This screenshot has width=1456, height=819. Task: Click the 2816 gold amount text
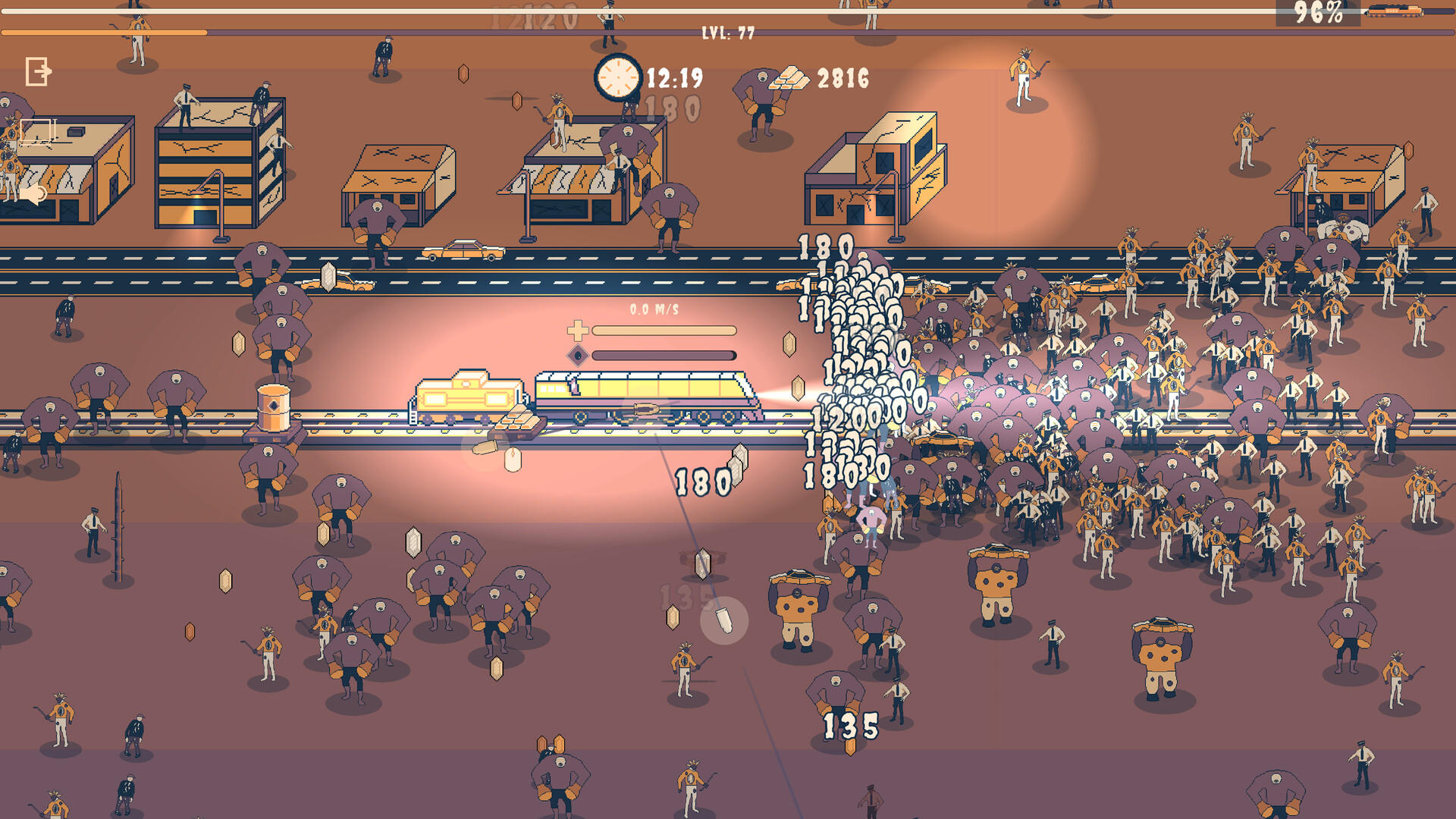click(842, 77)
